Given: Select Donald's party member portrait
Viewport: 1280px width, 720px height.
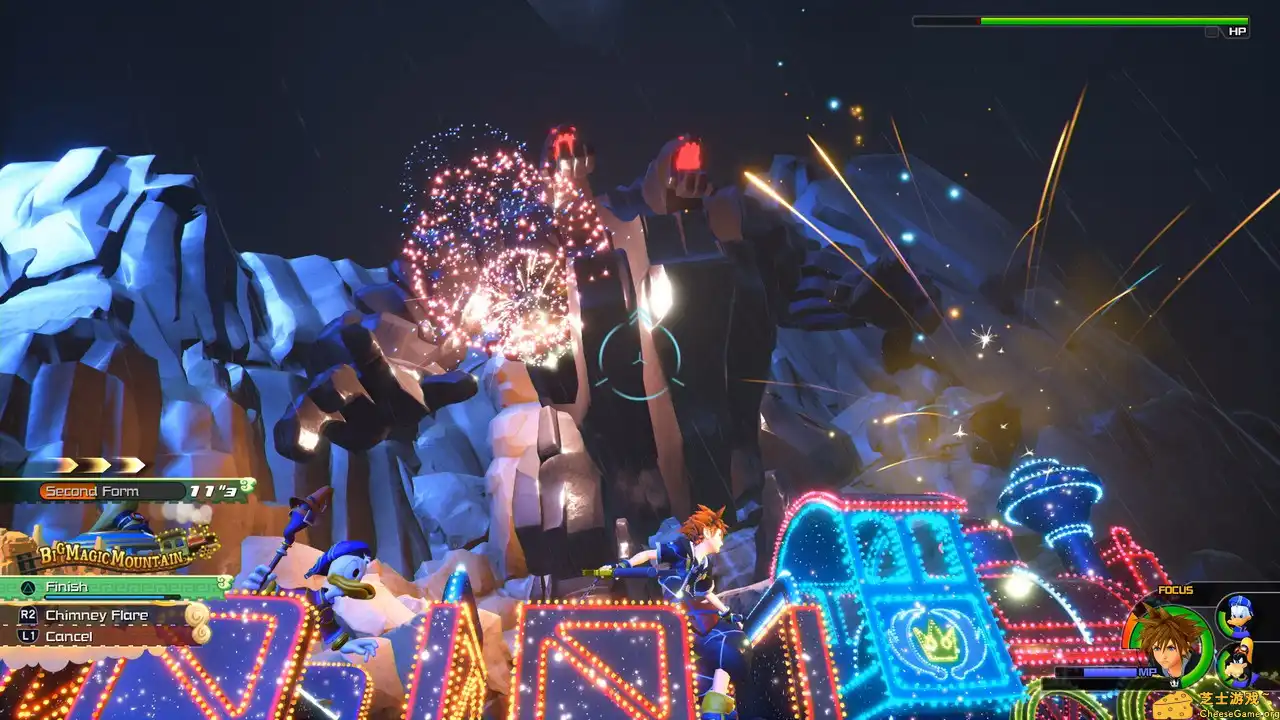Looking at the screenshot, I should [1239, 615].
